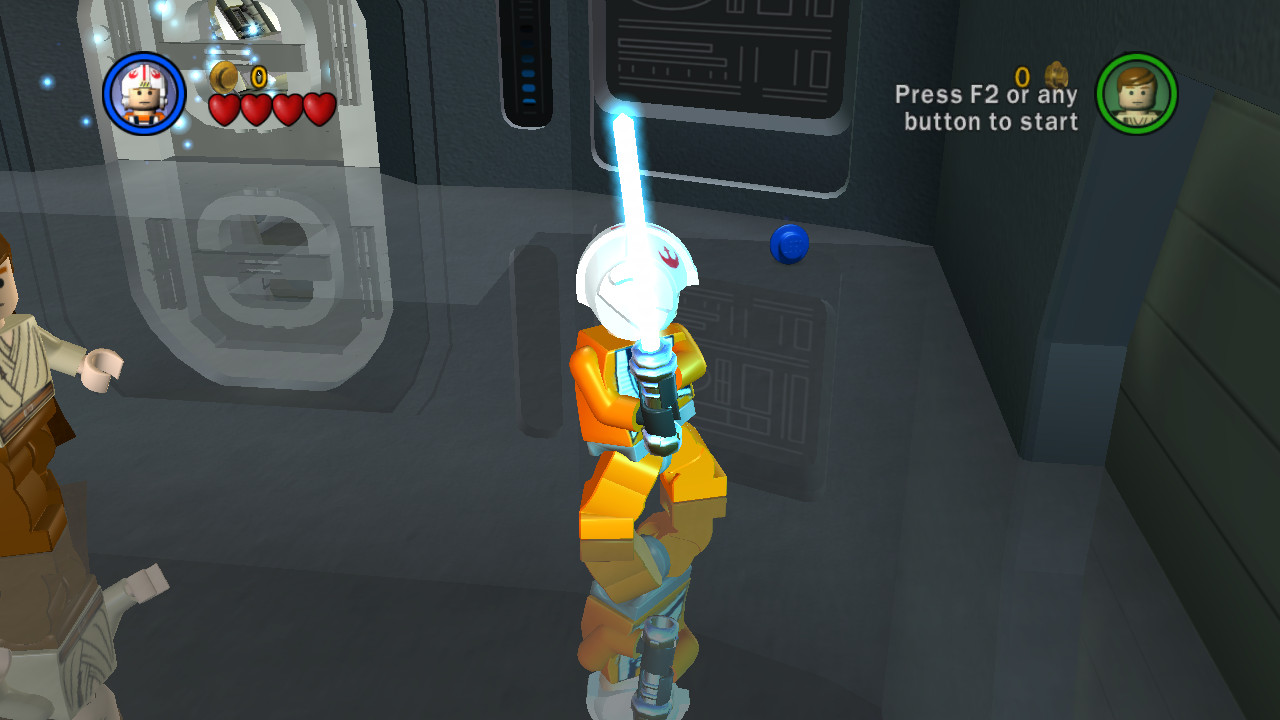Click the gold coin icon above the start prompt
1280x720 pixels.
pos(1056,76)
